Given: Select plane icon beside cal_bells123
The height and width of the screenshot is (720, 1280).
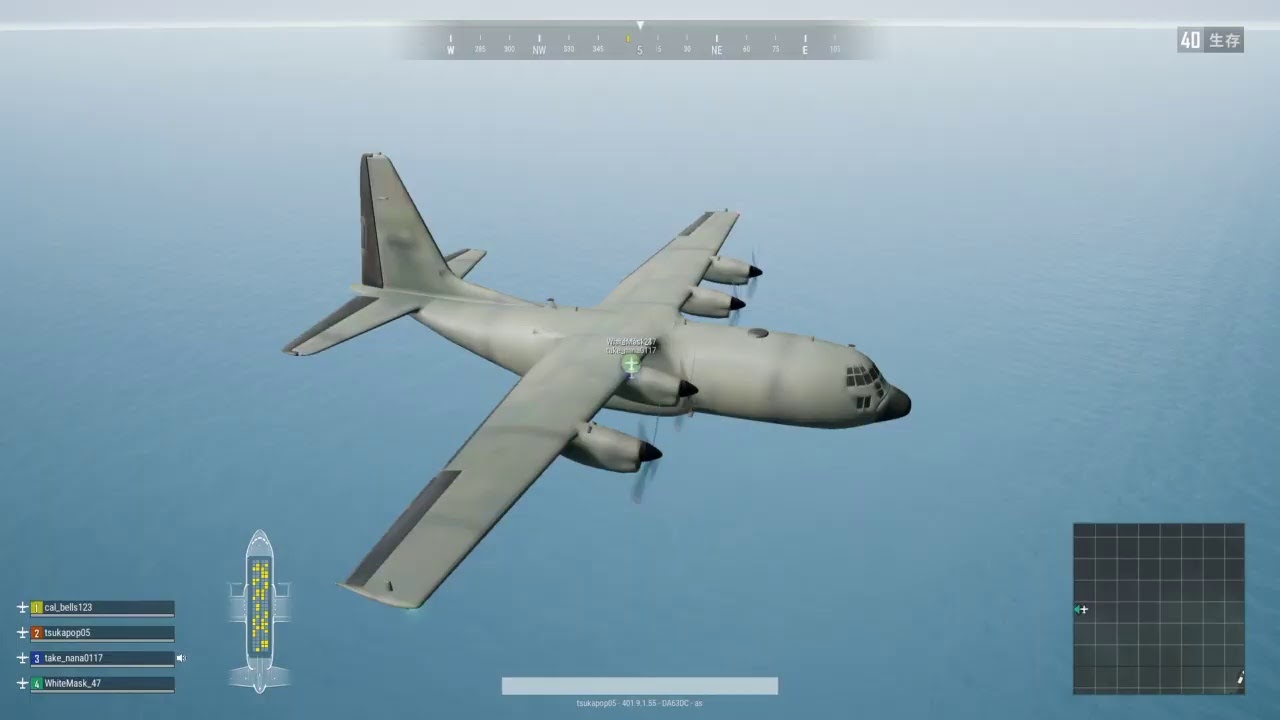Looking at the screenshot, I should point(21,607).
